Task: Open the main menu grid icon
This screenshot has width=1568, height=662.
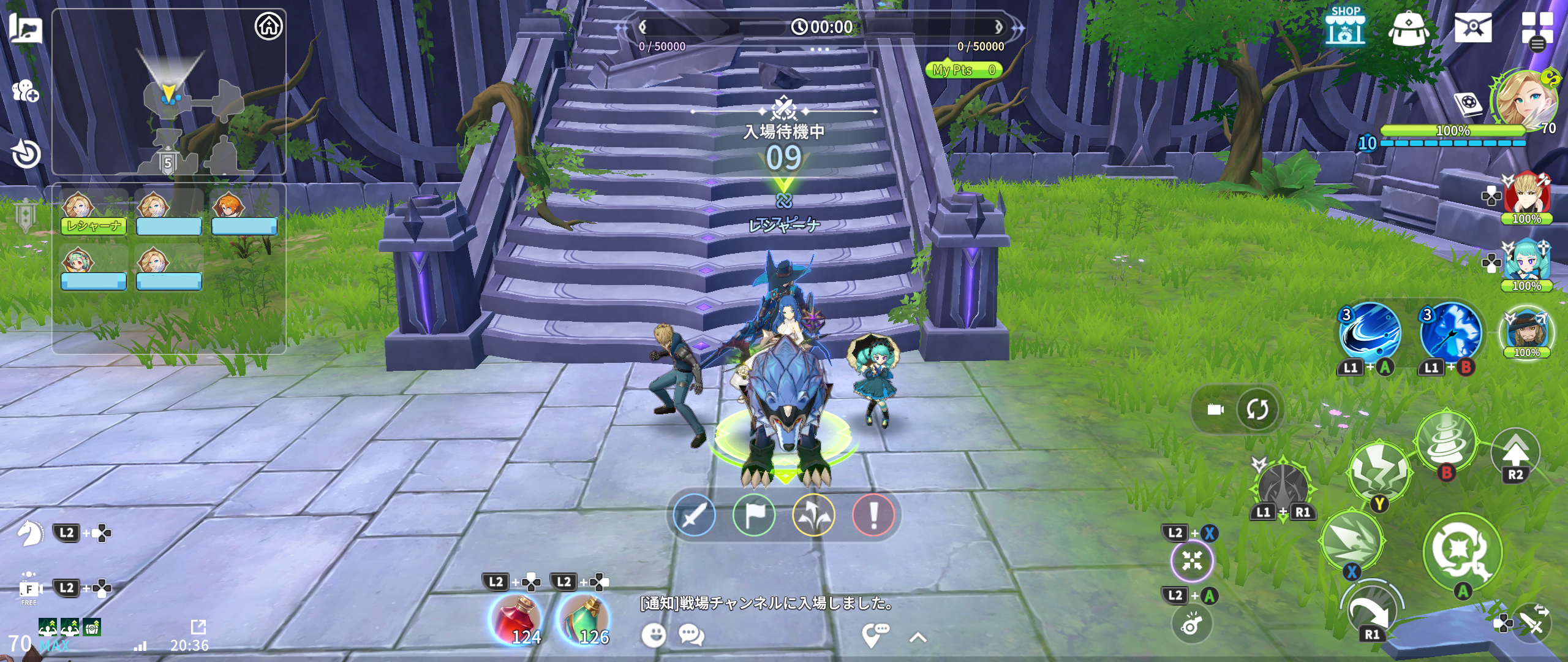Action: click(x=1537, y=29)
